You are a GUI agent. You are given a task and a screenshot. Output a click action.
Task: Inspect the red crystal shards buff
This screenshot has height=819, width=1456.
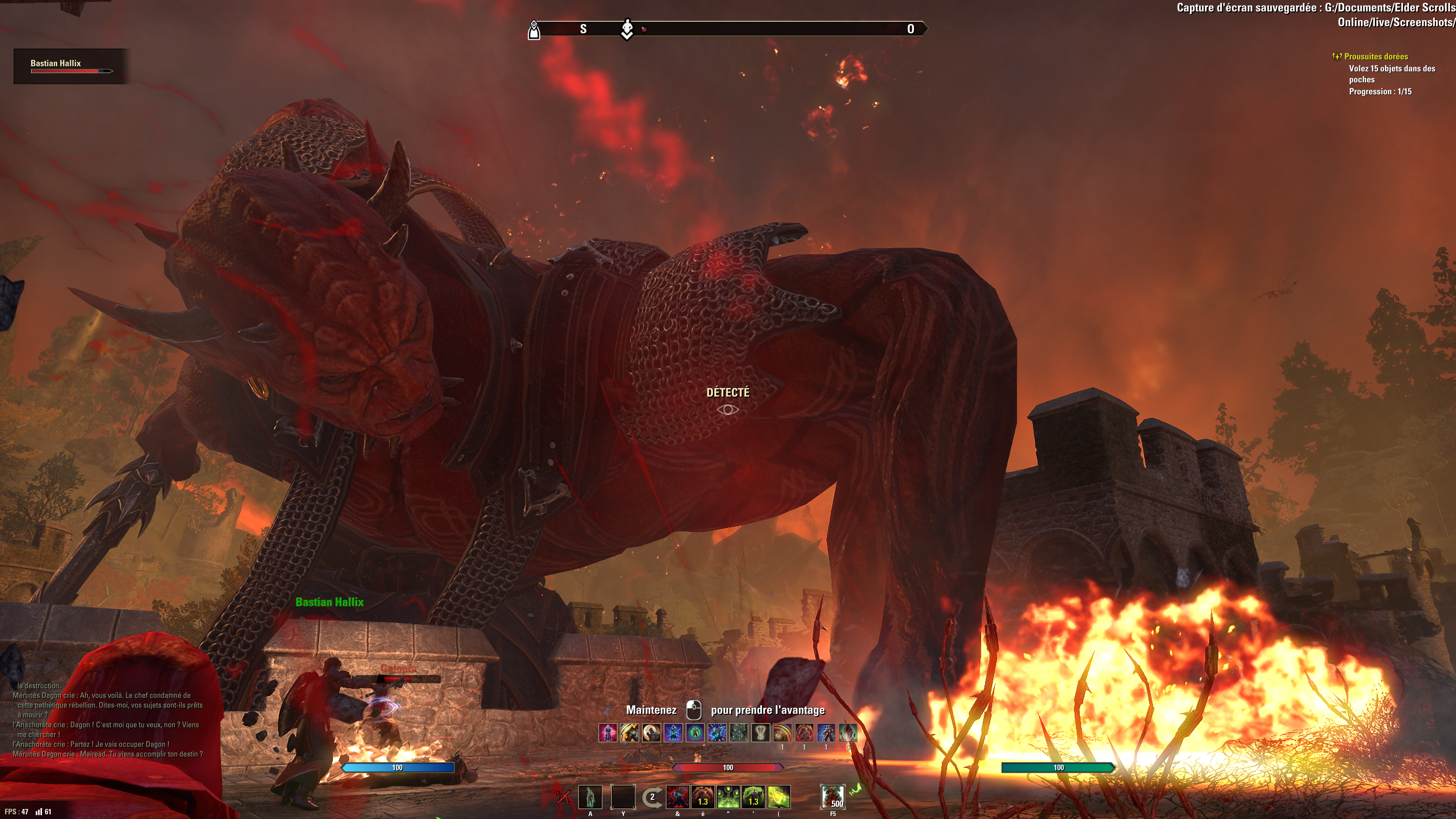point(848,733)
